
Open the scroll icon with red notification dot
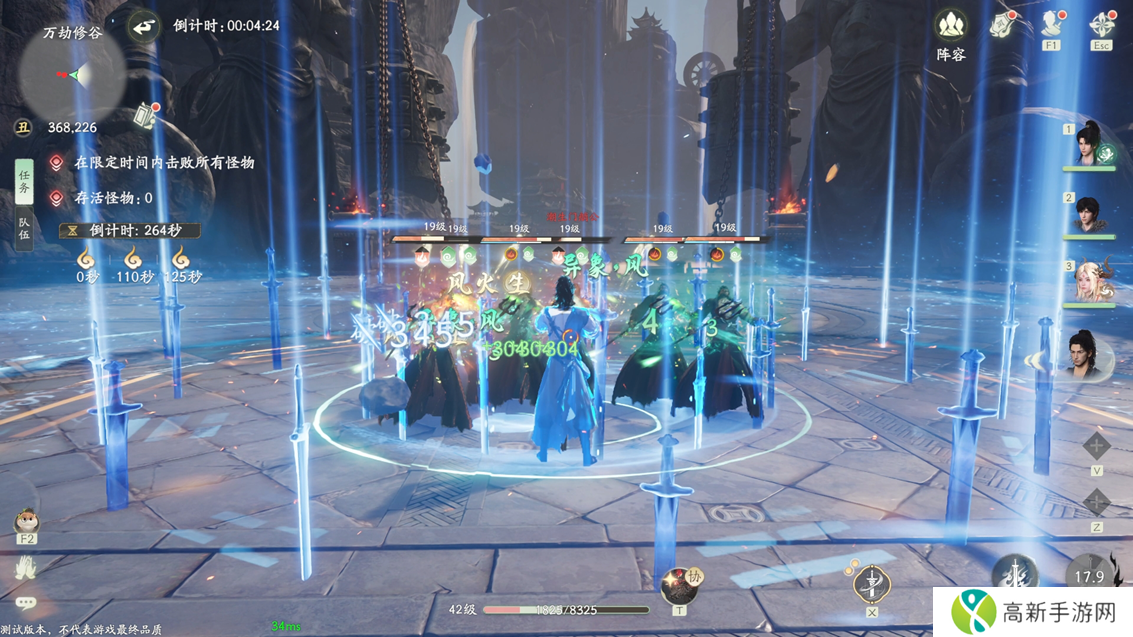(x=1003, y=25)
